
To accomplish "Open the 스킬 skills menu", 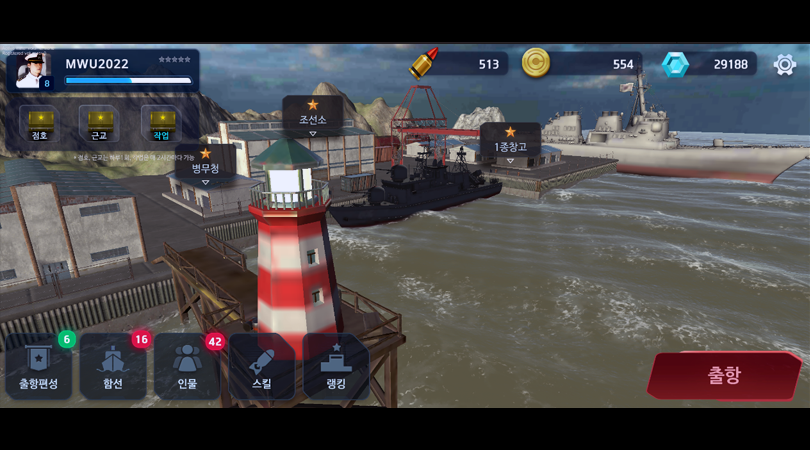I will click(261, 366).
